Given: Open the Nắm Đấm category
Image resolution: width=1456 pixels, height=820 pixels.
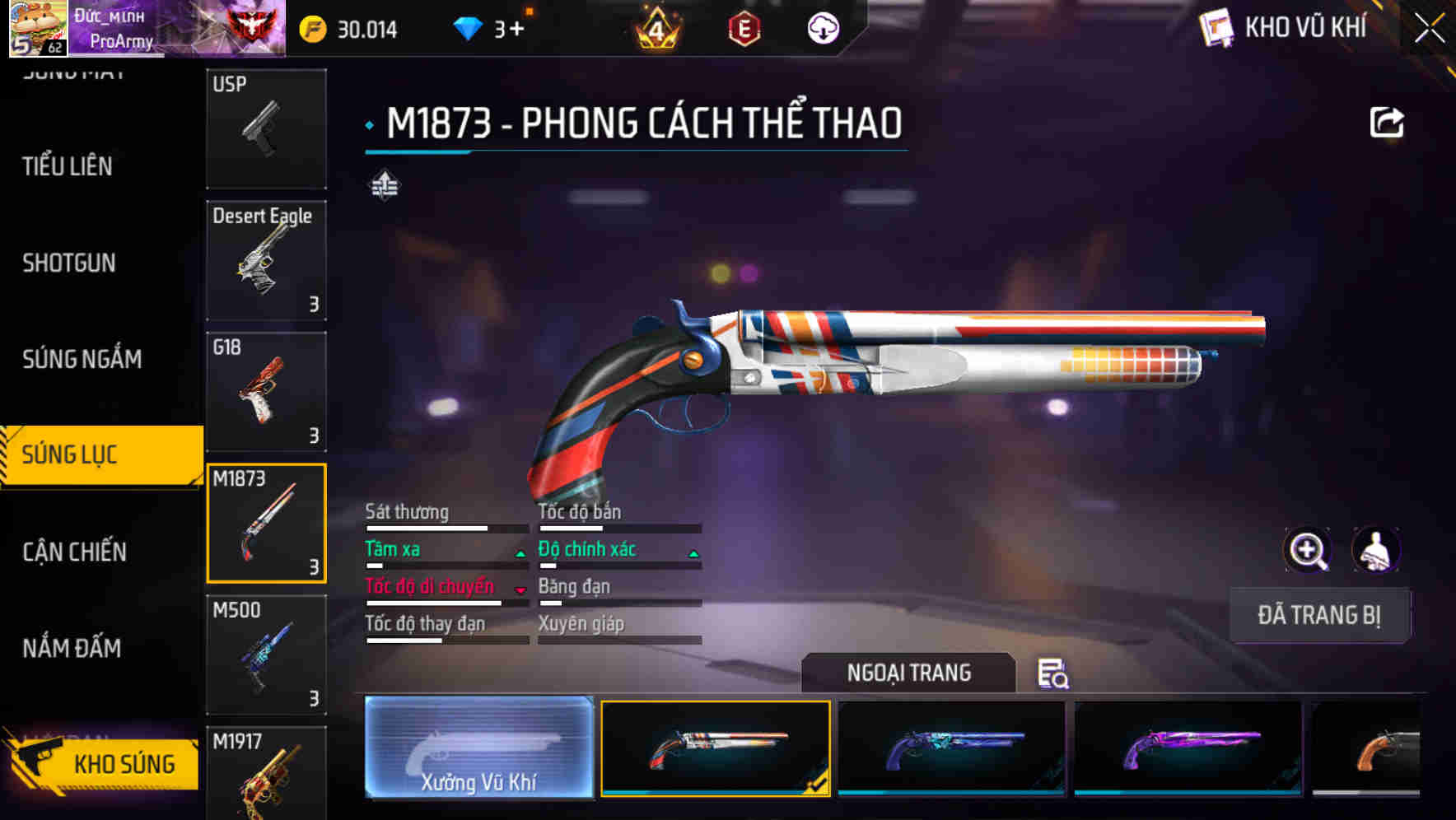Looking at the screenshot, I should [x=72, y=649].
